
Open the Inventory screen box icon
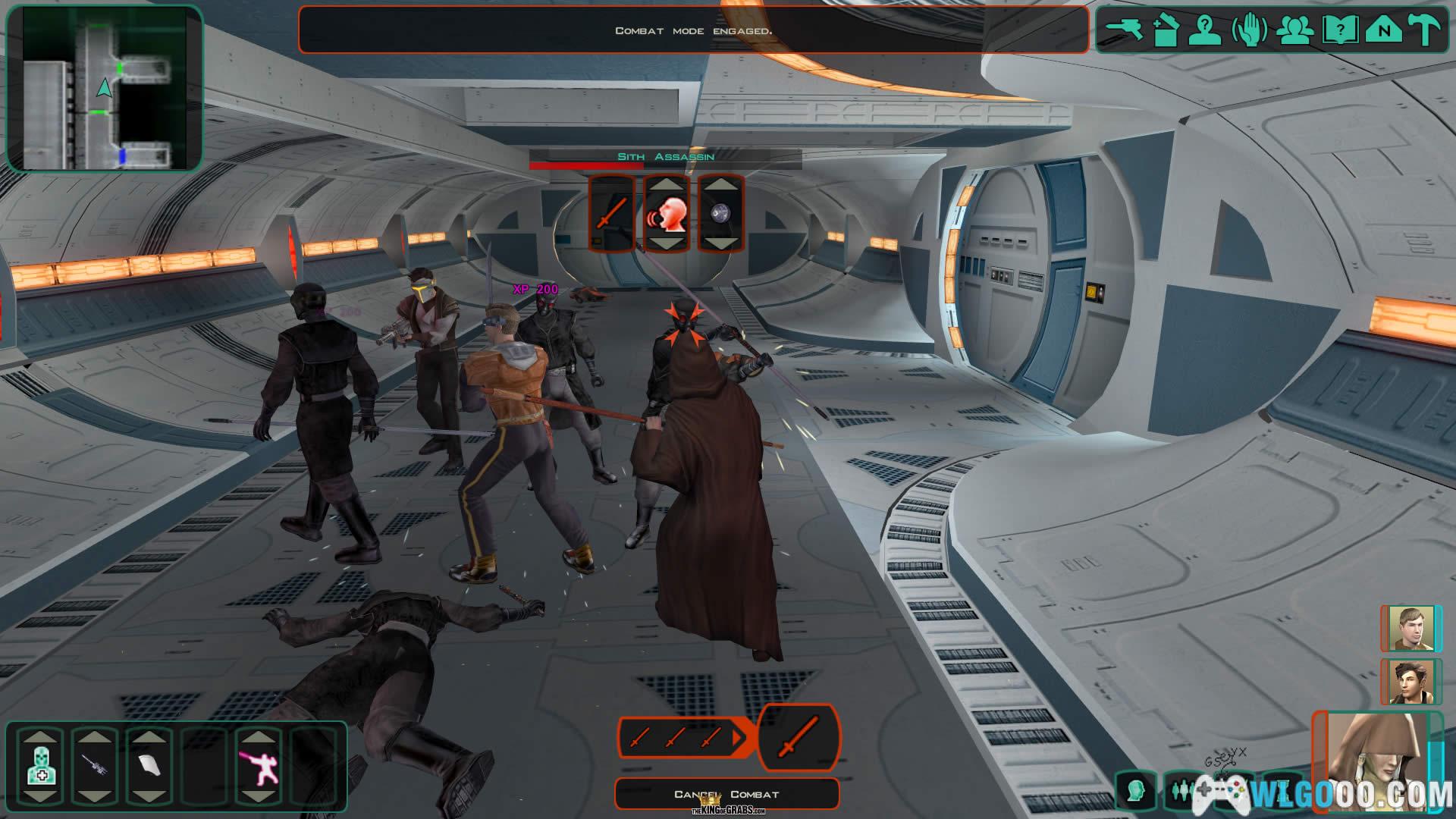point(1164,30)
